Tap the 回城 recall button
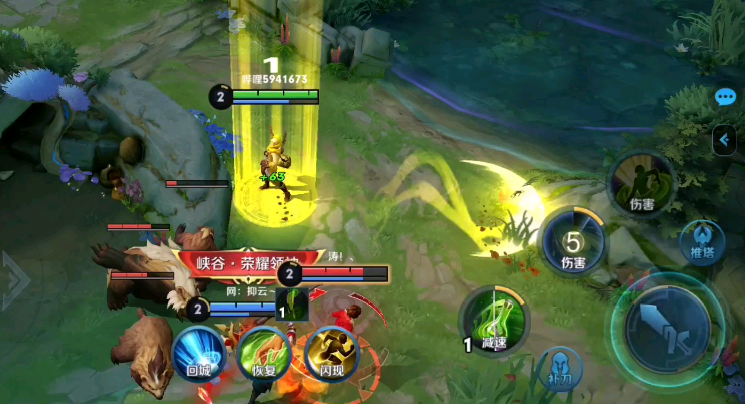745x404 pixels. (198, 355)
